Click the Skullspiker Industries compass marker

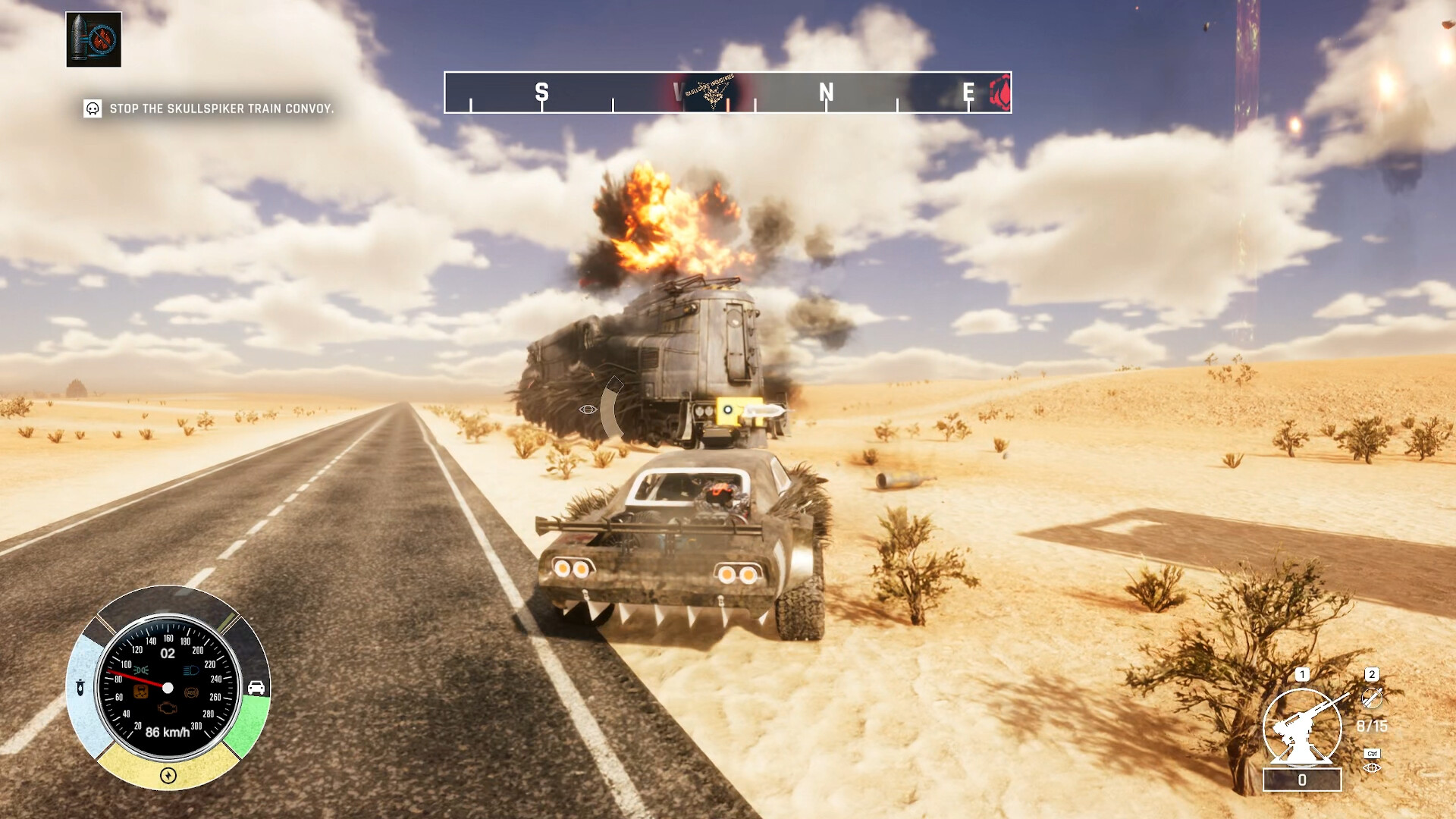click(x=711, y=93)
